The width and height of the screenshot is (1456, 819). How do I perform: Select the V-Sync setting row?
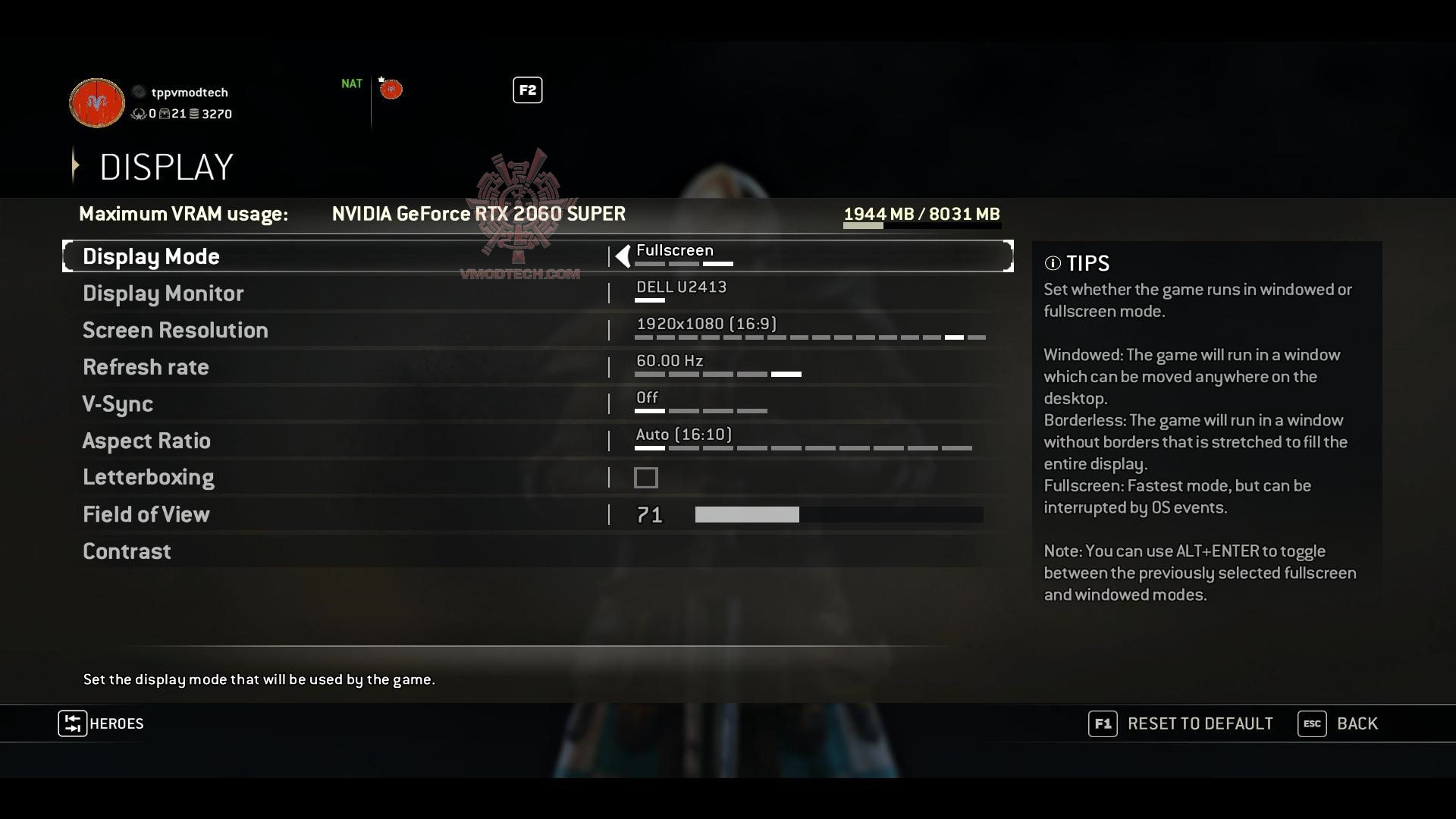pos(118,404)
